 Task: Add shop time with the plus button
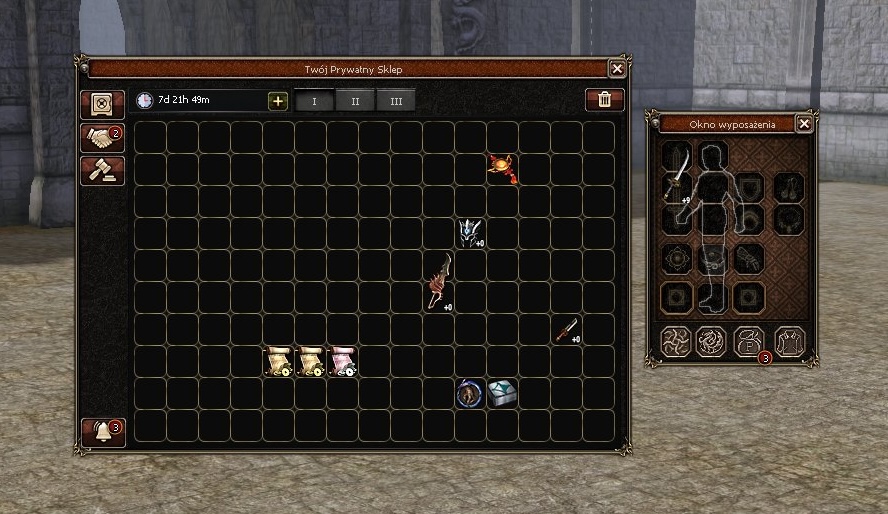pyautogui.click(x=278, y=101)
